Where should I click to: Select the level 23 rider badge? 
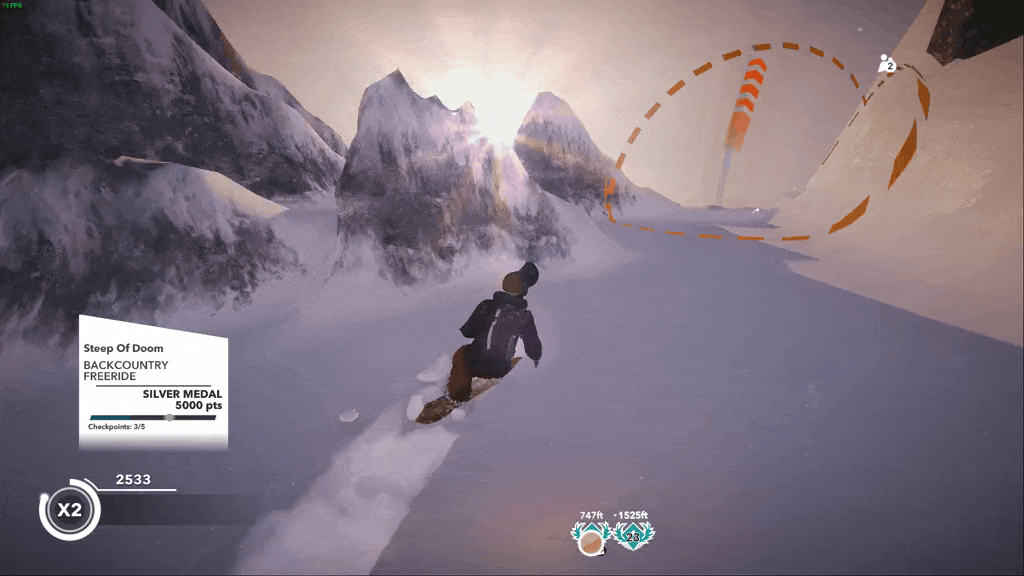pyautogui.click(x=632, y=539)
